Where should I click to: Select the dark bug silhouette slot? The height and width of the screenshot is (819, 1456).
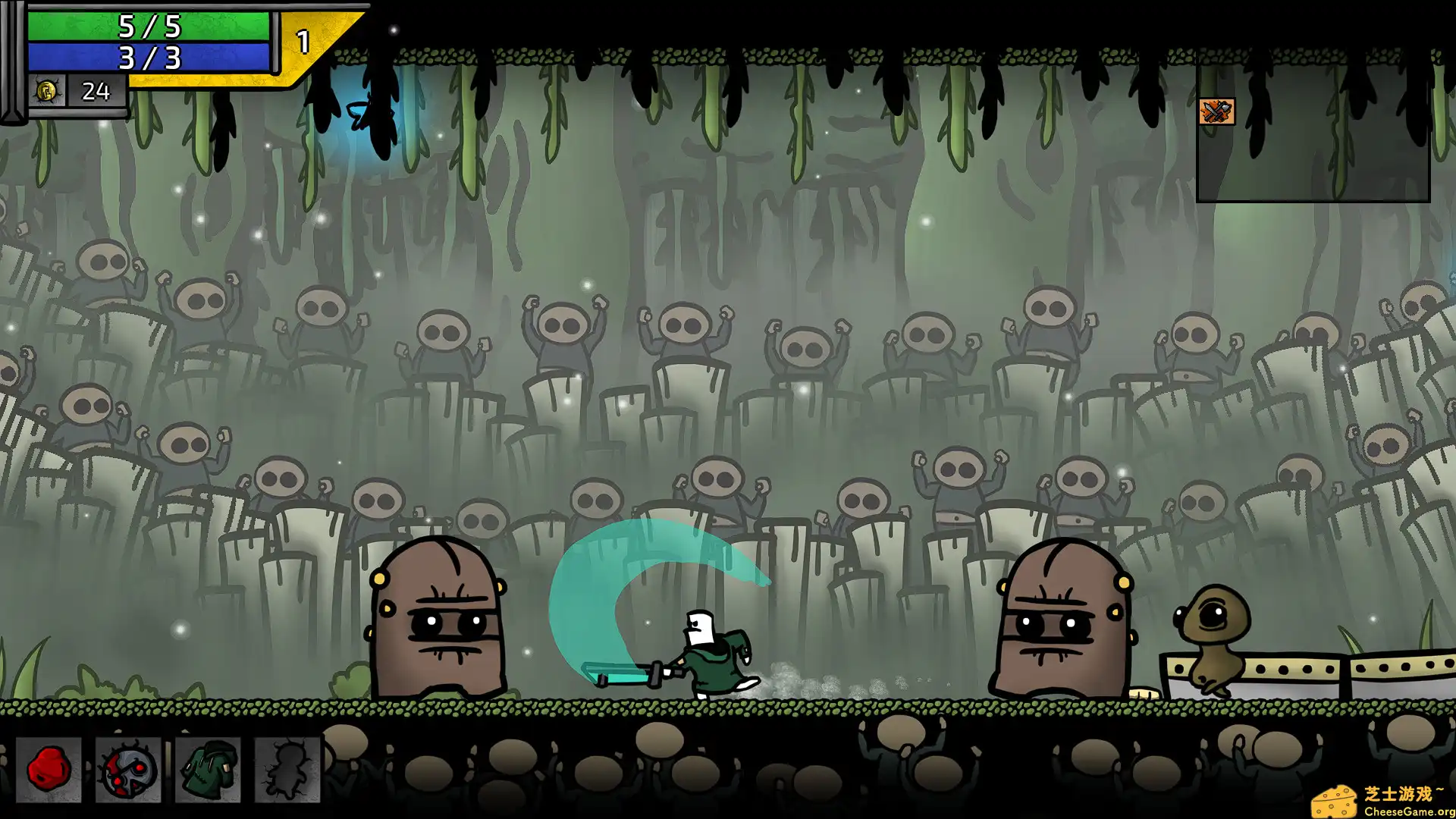point(287,770)
